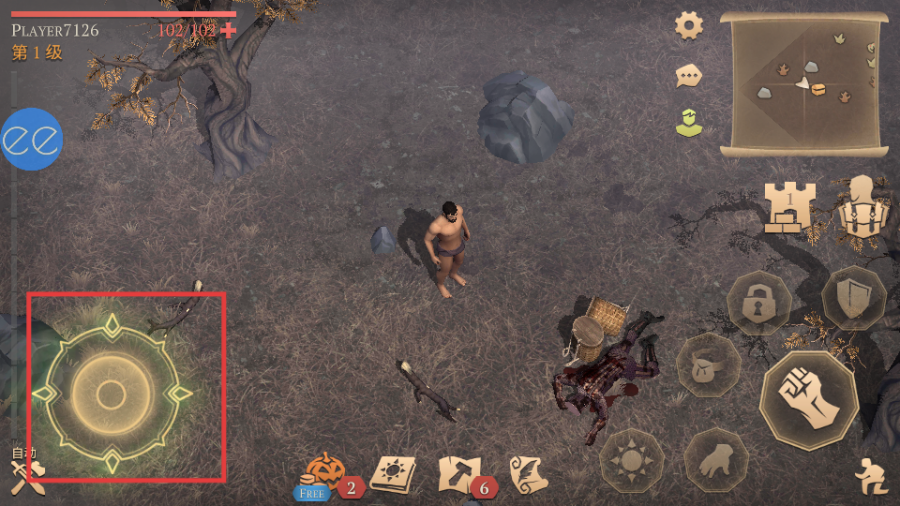Click the blue ee overlay bubble
900x506 pixels.
(x=31, y=139)
